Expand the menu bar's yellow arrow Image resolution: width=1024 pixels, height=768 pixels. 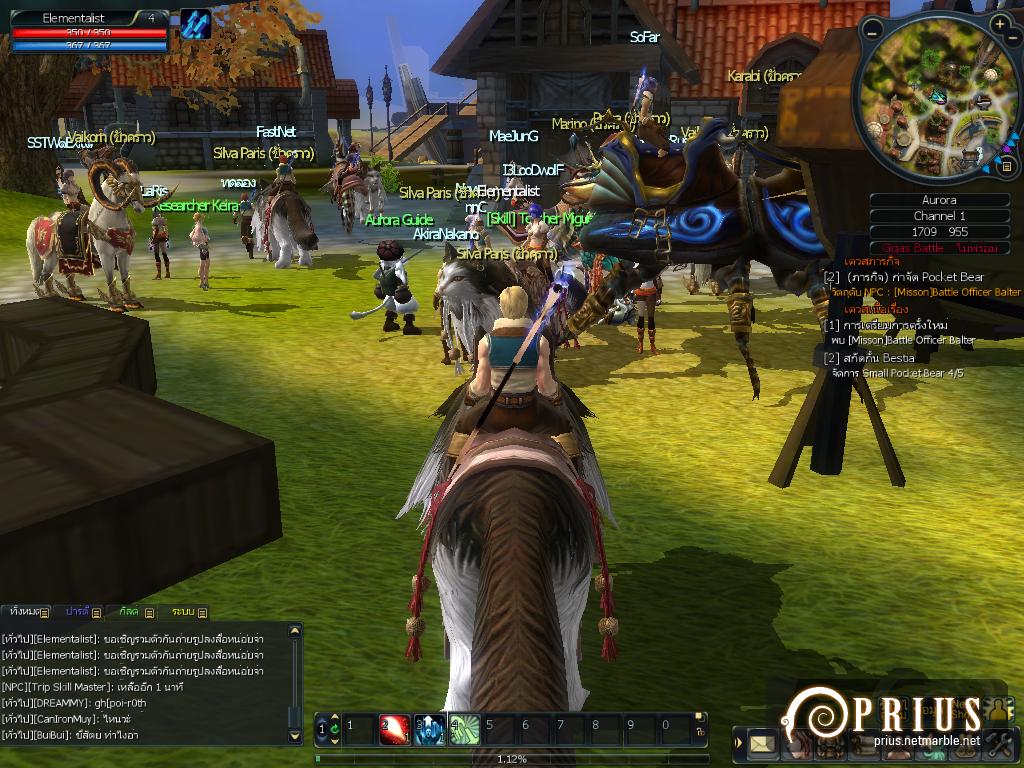739,743
